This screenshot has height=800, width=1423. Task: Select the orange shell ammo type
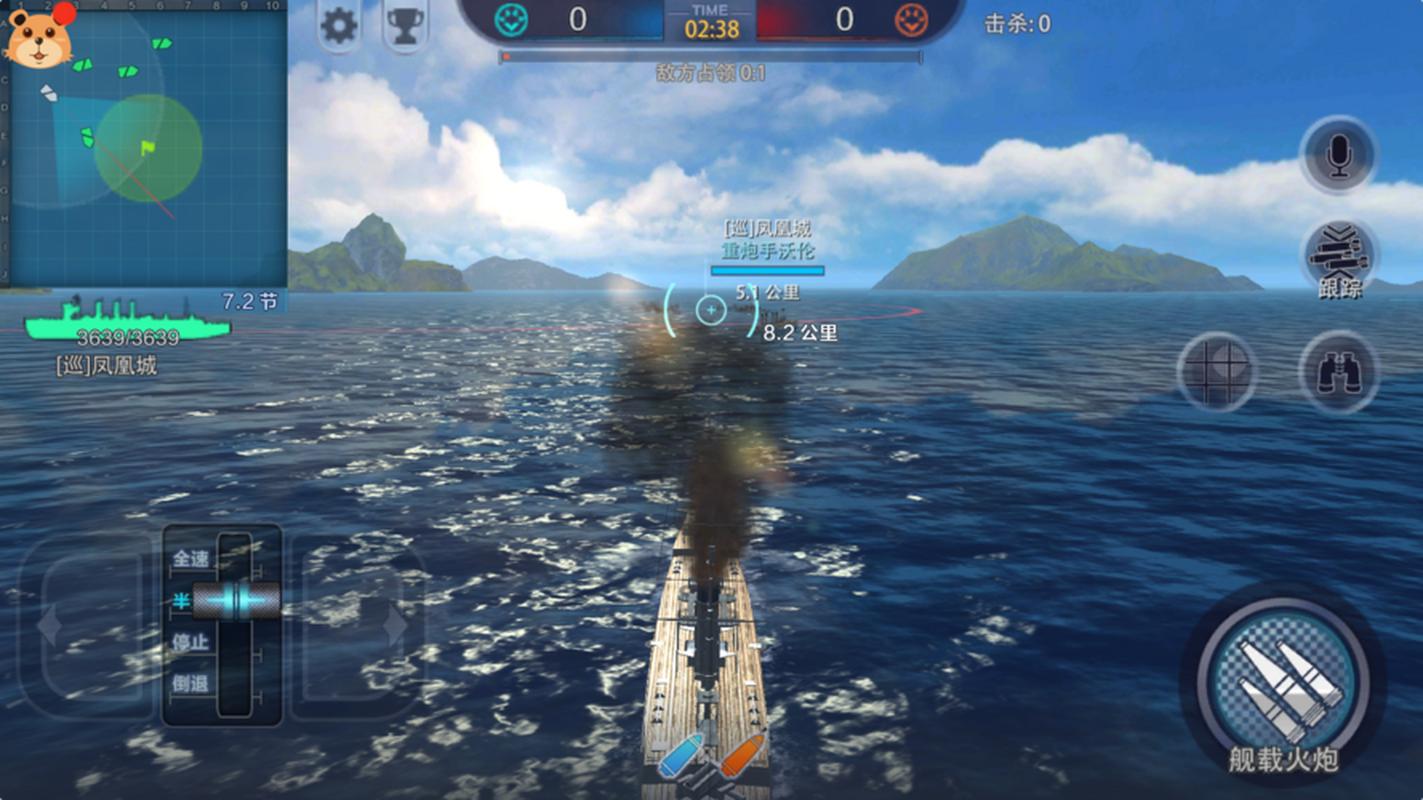[x=741, y=756]
